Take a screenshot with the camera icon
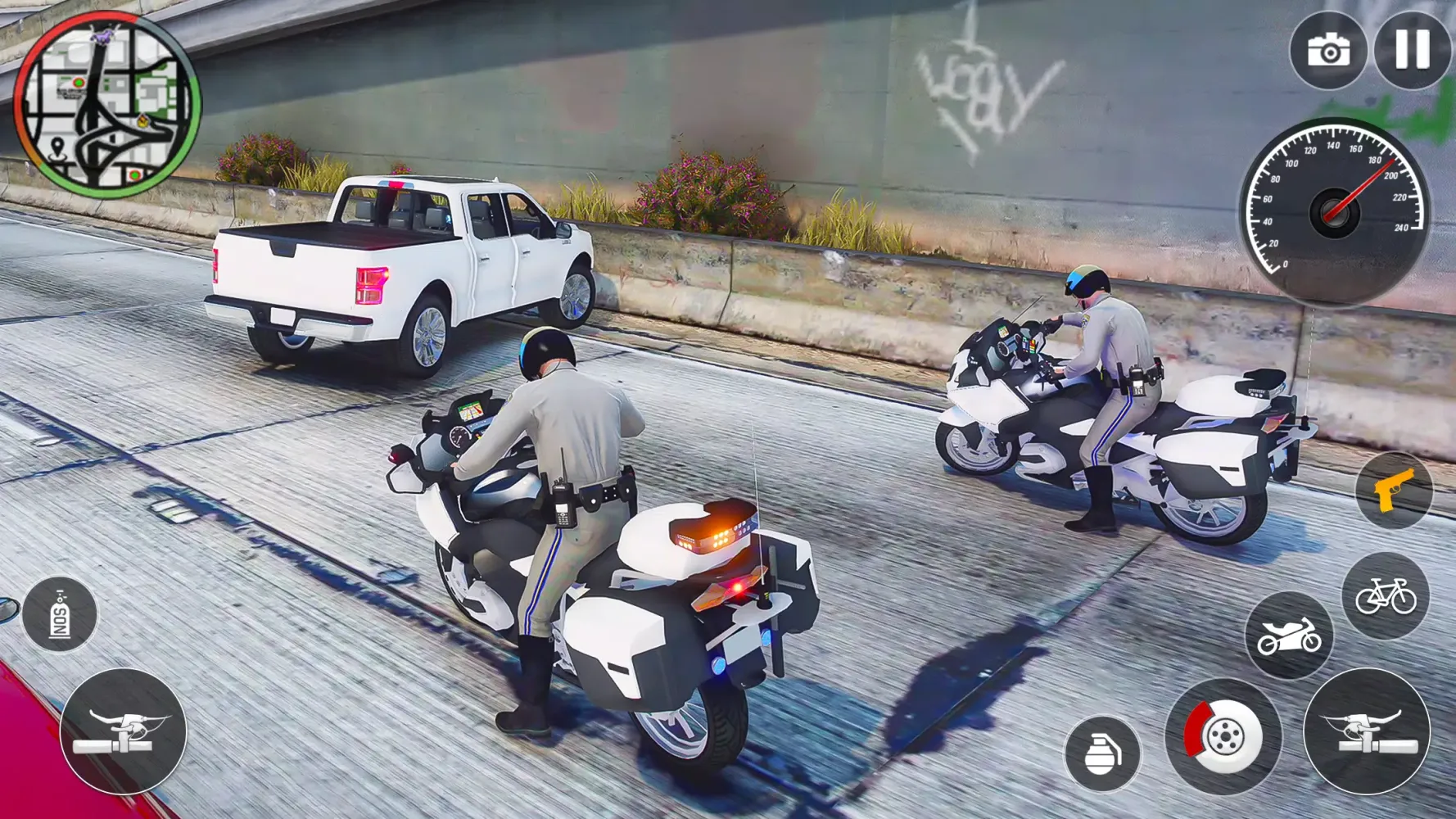The image size is (1456, 819). pos(1332,51)
